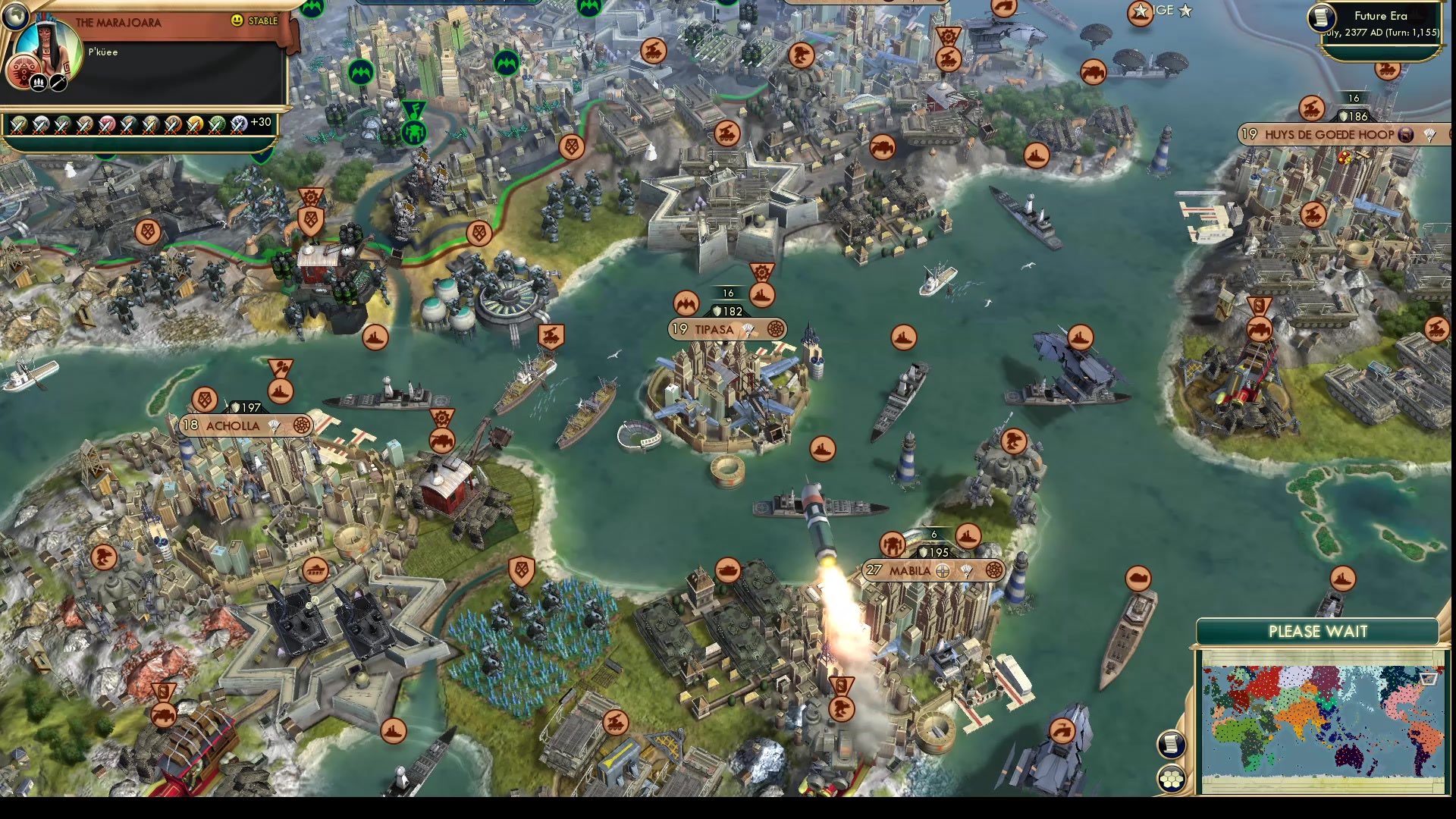
Task: Open diplomacy with the globe icon
Action: [16, 18]
